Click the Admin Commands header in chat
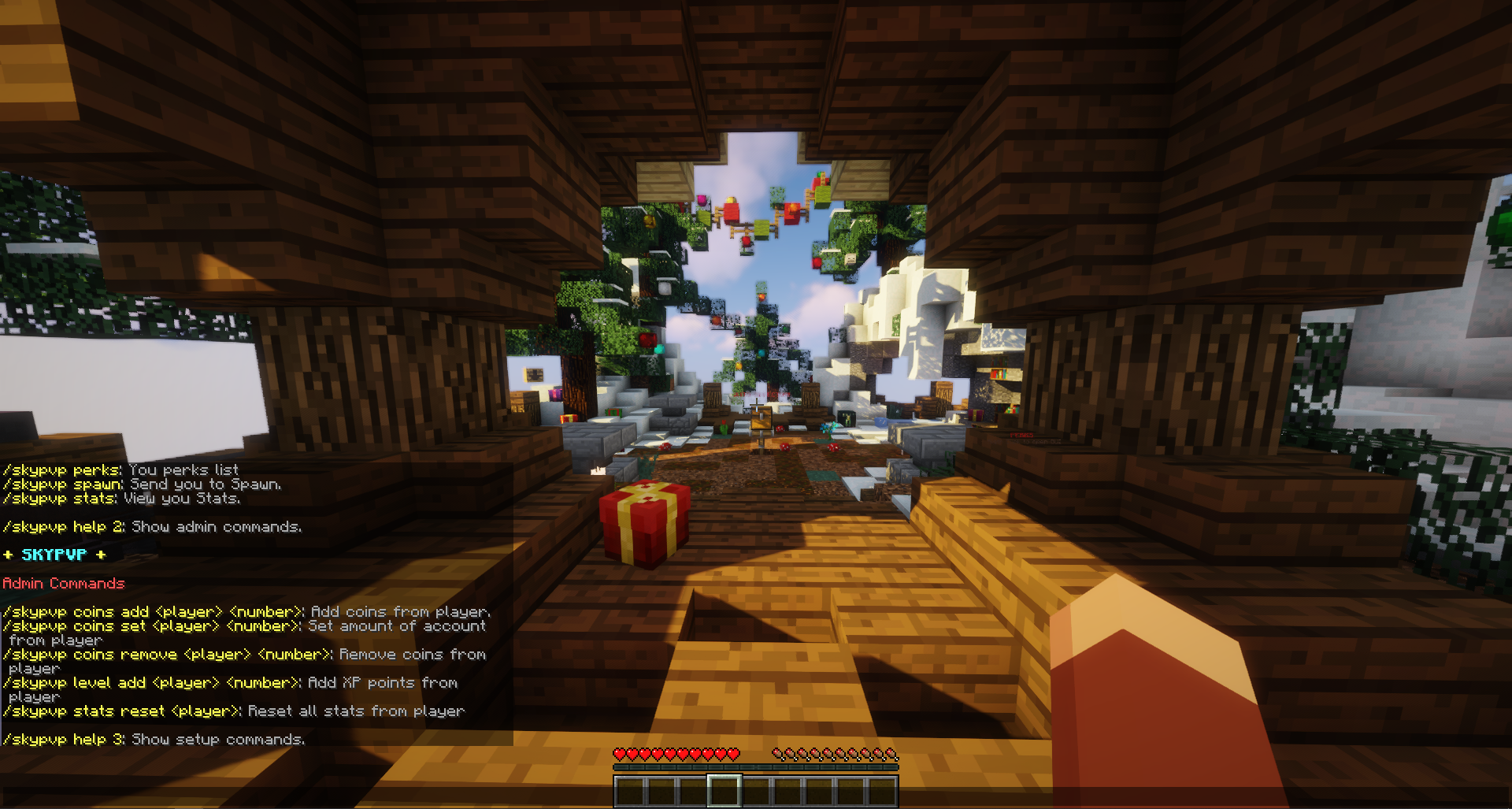1512x809 pixels. coord(63,583)
